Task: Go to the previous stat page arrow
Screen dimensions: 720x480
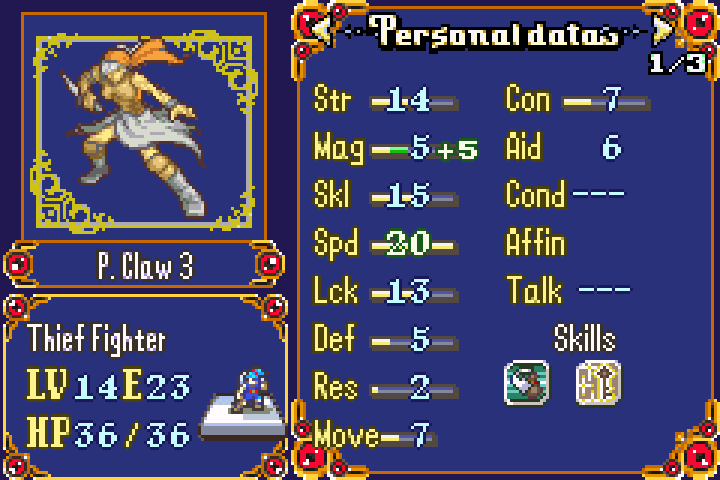Action: (x=325, y=31)
